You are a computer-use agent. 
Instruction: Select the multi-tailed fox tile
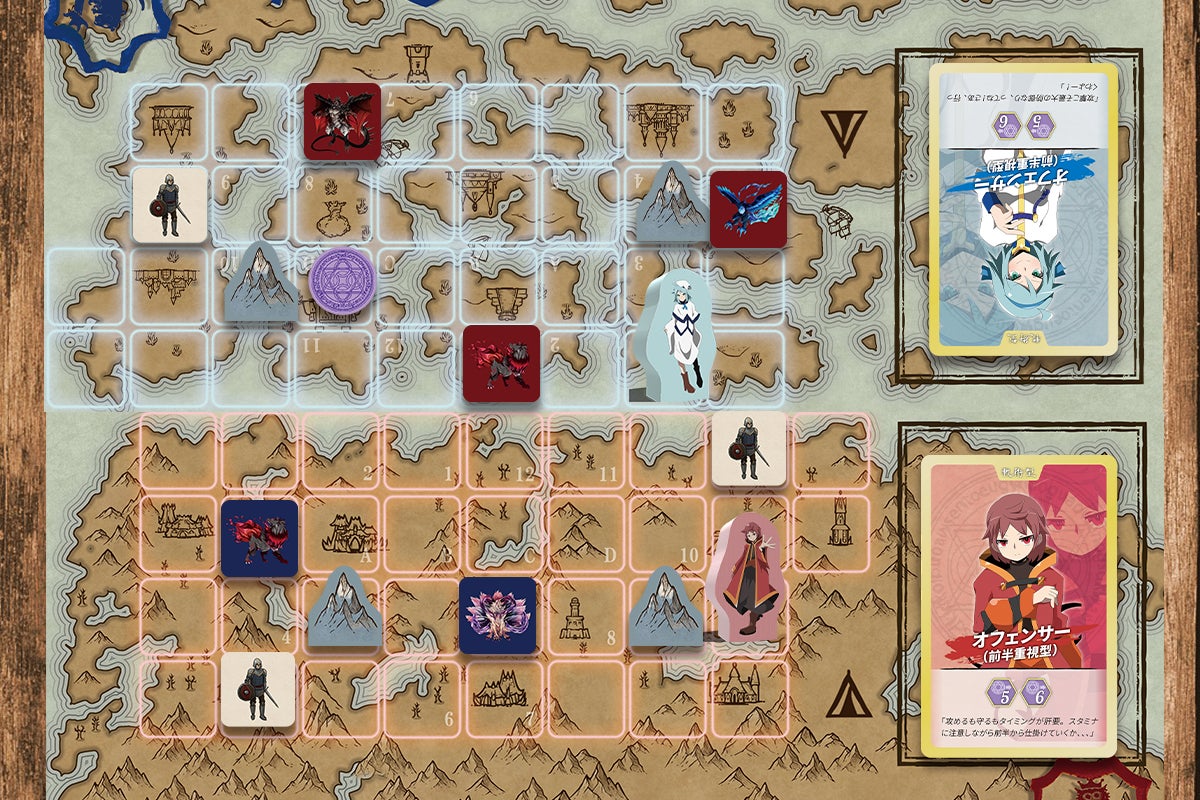tap(498, 615)
